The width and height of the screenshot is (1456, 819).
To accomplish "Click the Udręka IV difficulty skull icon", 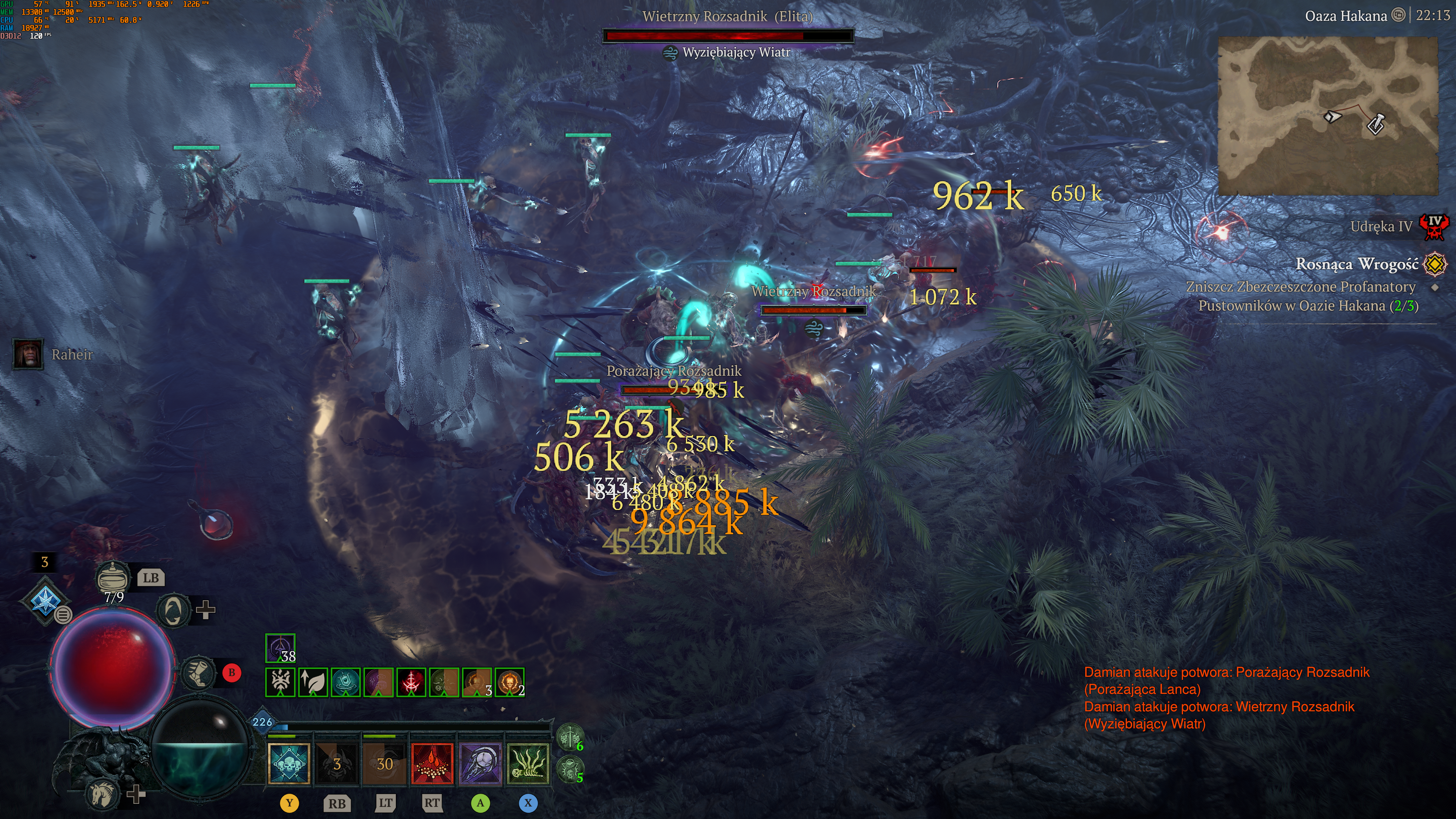I will (x=1434, y=226).
